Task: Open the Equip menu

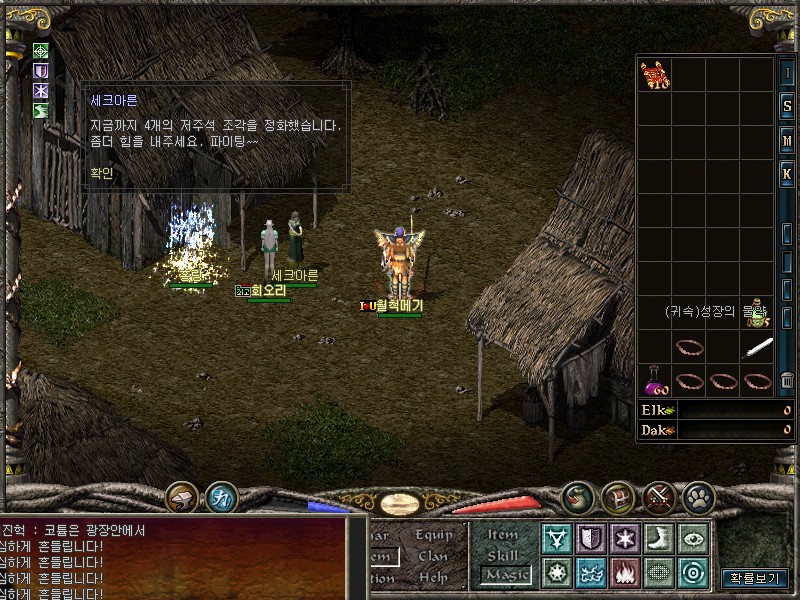Action: coord(434,535)
